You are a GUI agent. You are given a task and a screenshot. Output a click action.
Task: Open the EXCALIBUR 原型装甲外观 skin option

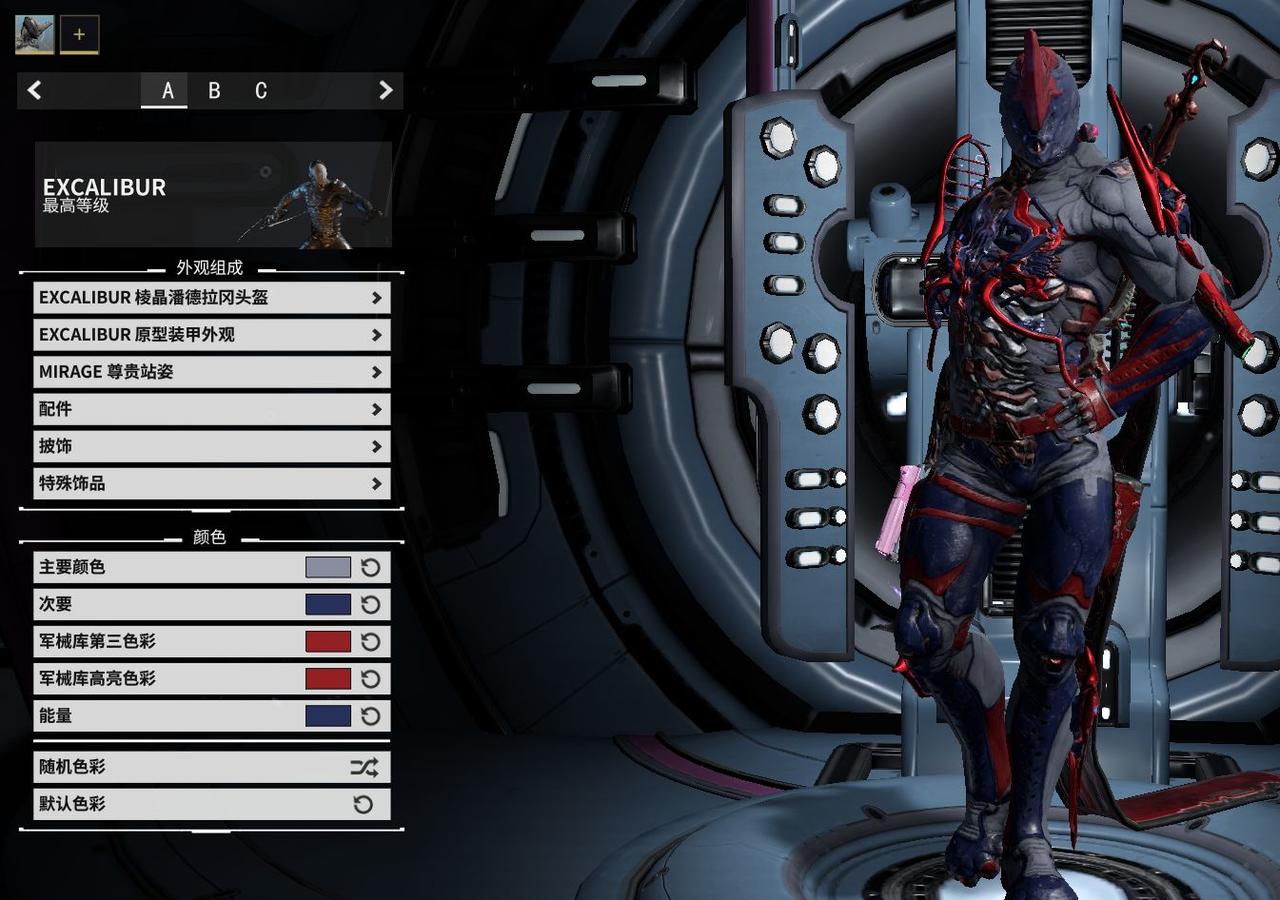[211, 335]
